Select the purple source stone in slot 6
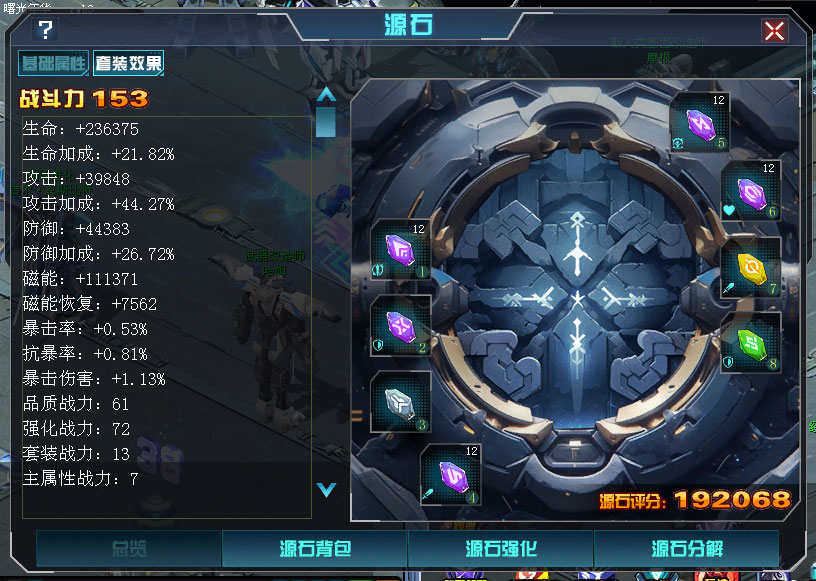The image size is (816, 581). [x=750, y=191]
